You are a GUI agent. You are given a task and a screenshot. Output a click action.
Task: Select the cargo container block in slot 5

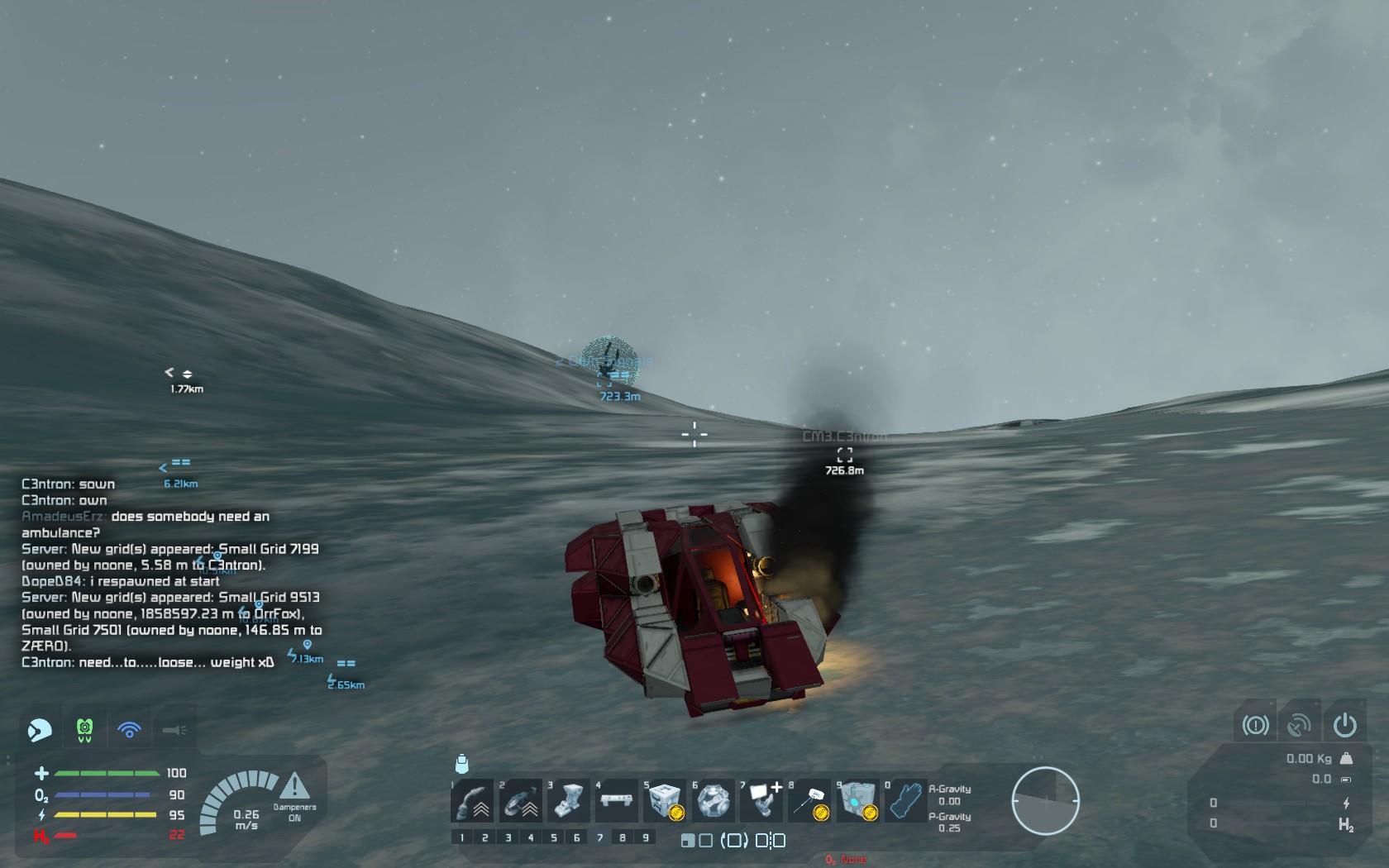click(x=665, y=800)
